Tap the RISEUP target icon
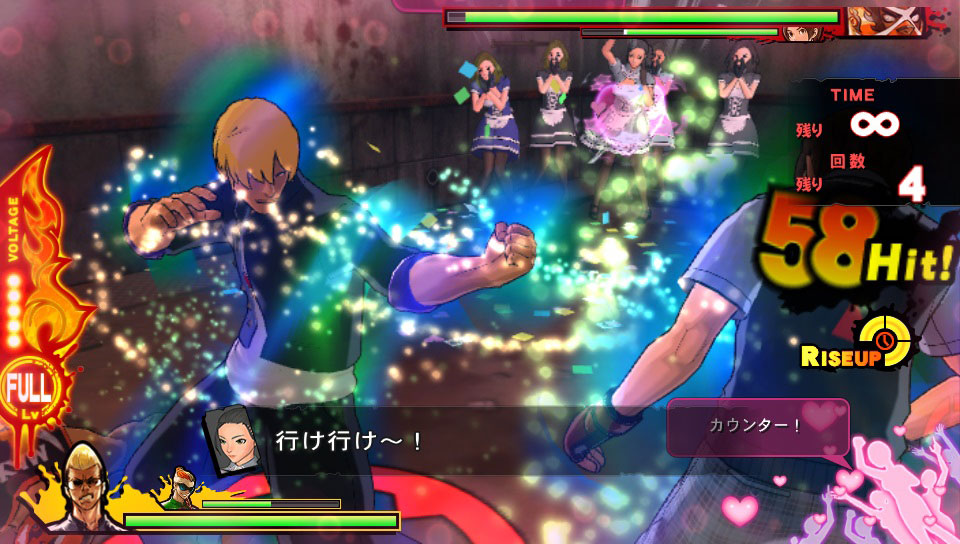This screenshot has width=960, height=544. 886,343
